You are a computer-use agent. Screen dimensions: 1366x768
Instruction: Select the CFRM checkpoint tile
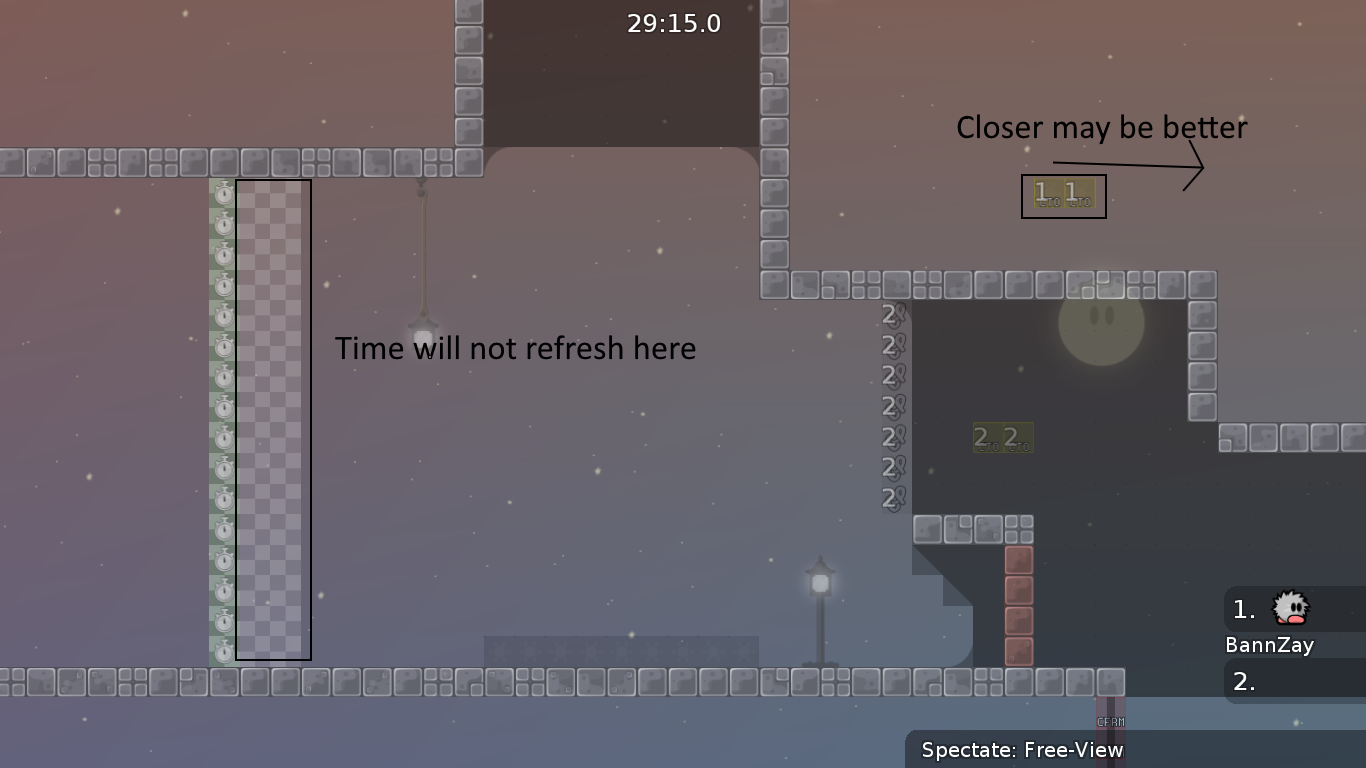pos(1110,720)
